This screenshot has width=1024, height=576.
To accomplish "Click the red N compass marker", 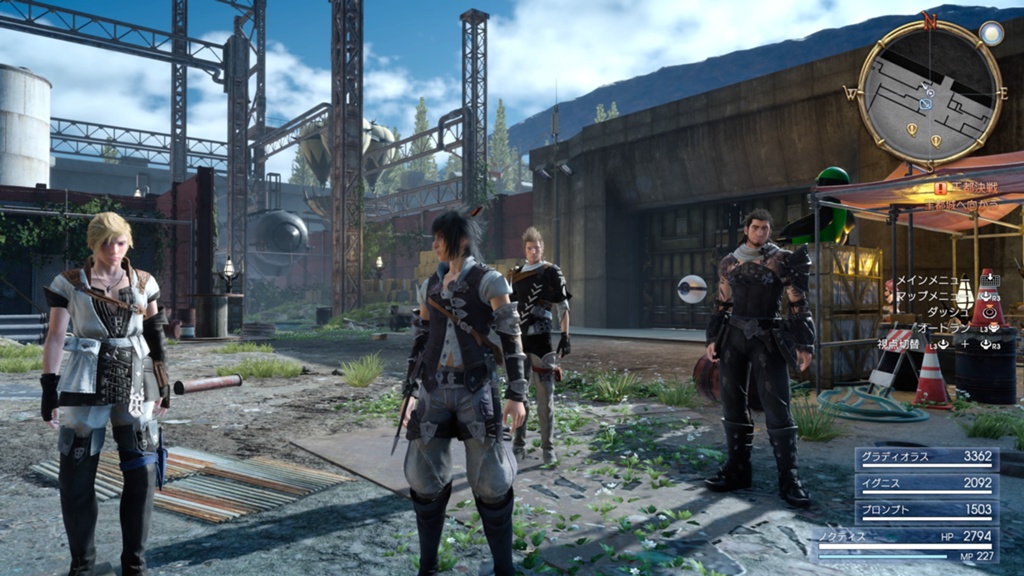I will coord(930,20).
